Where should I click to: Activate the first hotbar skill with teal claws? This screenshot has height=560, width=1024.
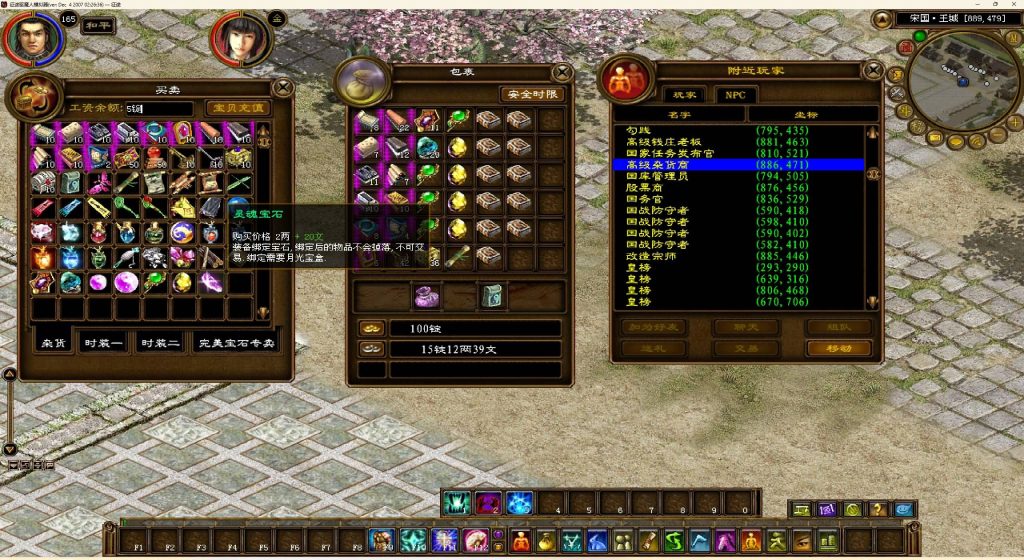click(457, 503)
